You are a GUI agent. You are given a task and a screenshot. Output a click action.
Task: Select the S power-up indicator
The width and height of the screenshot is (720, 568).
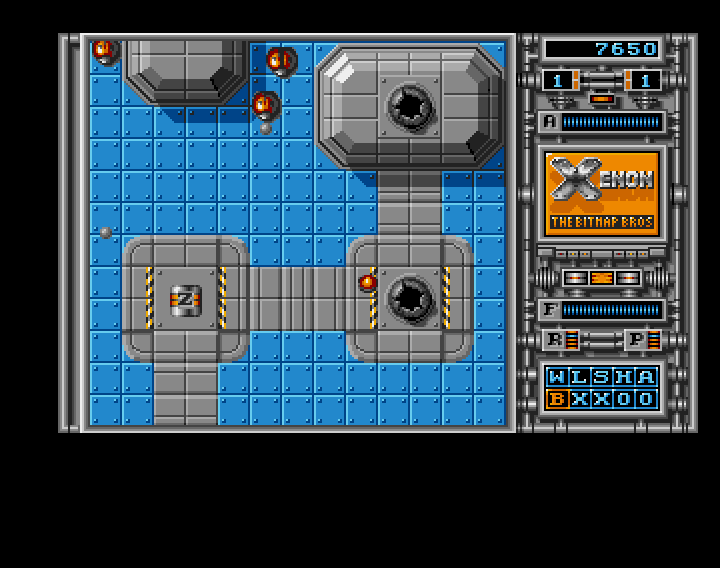coord(602,377)
